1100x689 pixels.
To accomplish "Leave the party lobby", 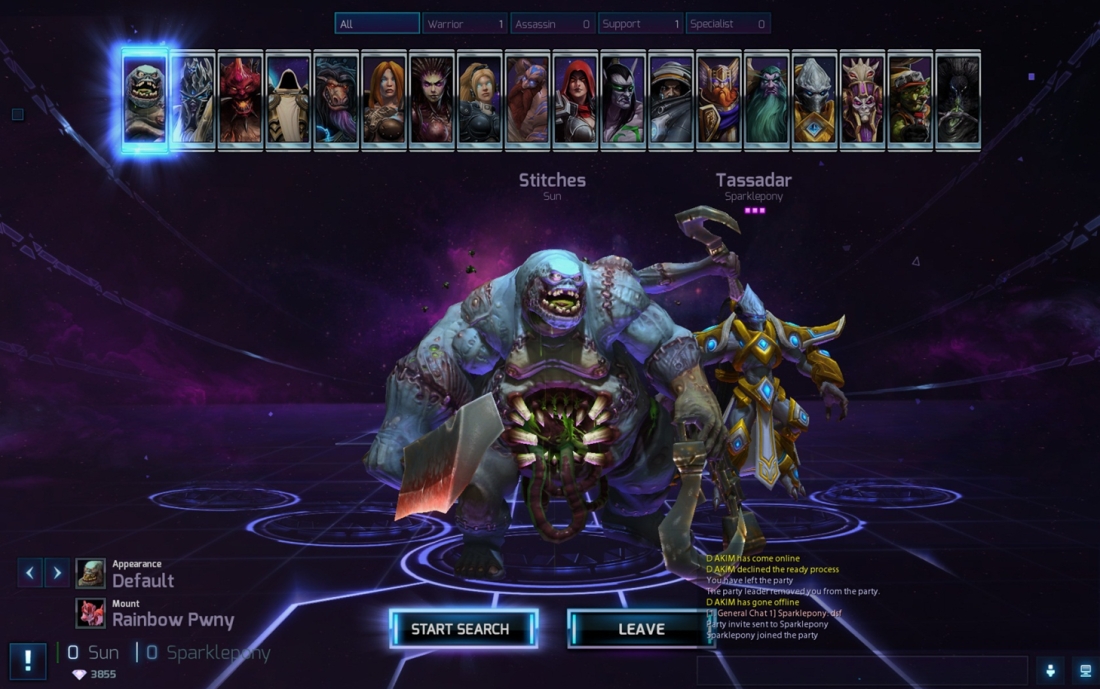I will tap(641, 629).
